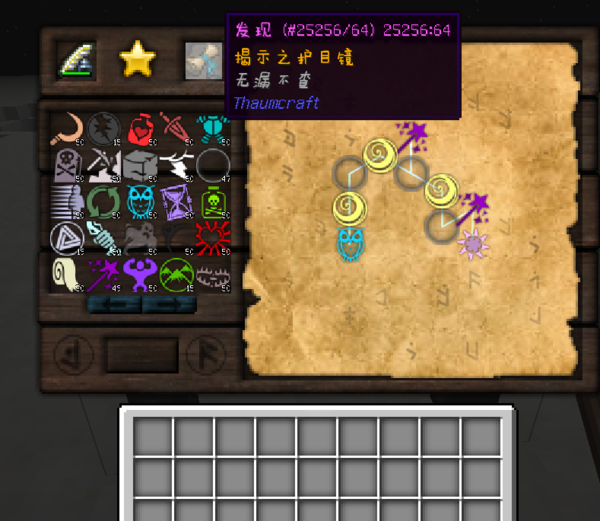Pick the cloth roll aspect icon

click(66, 273)
